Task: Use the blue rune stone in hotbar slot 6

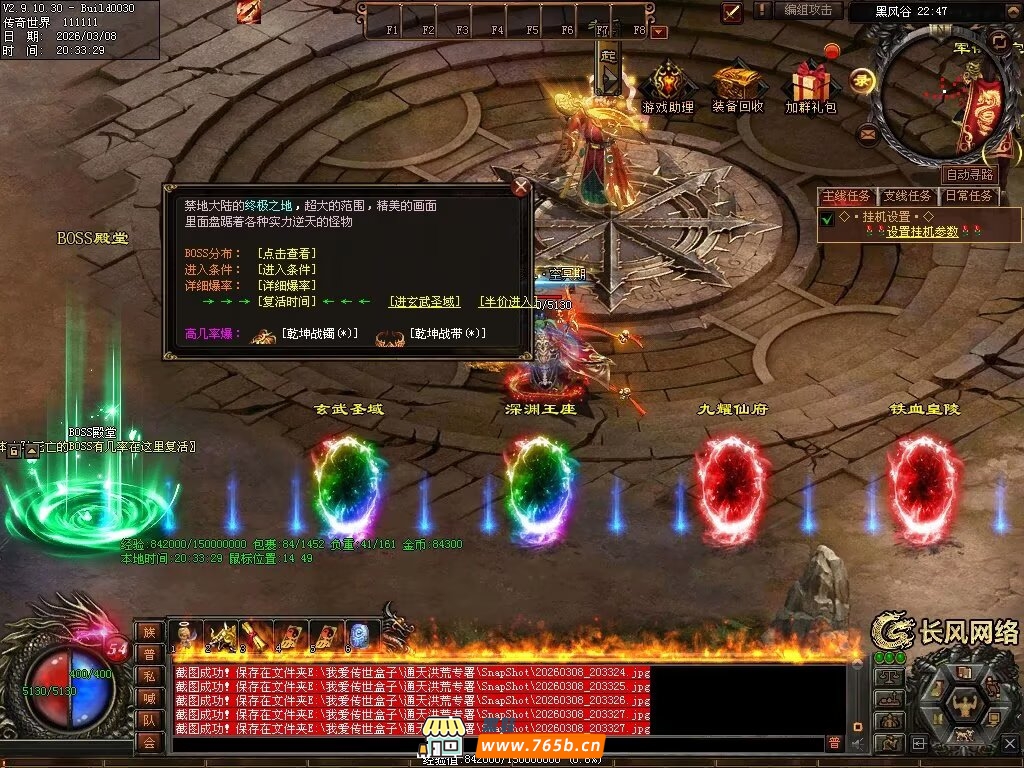Action: coord(360,635)
